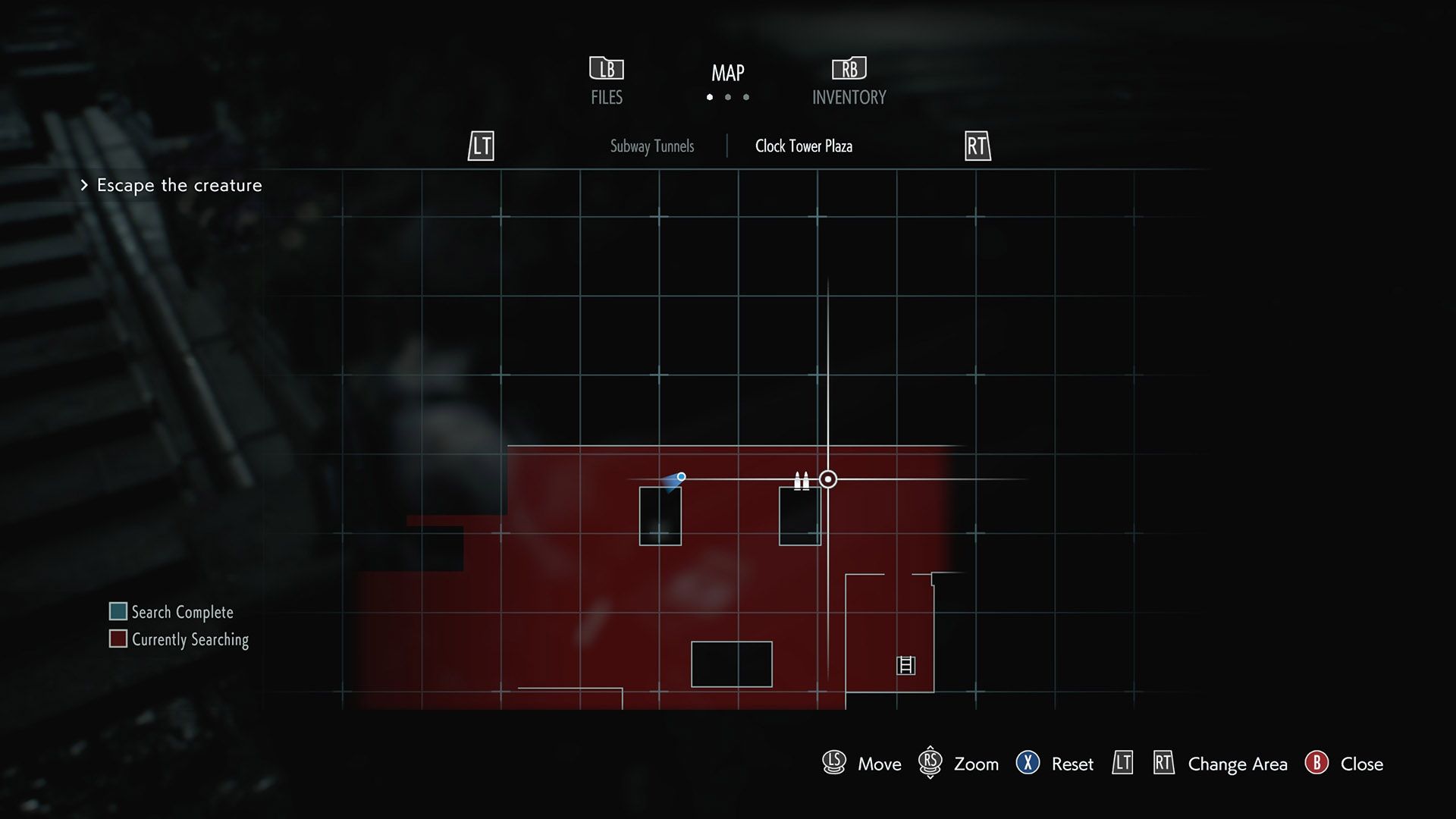Click the red B Close icon
Screen dimensions: 1456x819
1318,764
